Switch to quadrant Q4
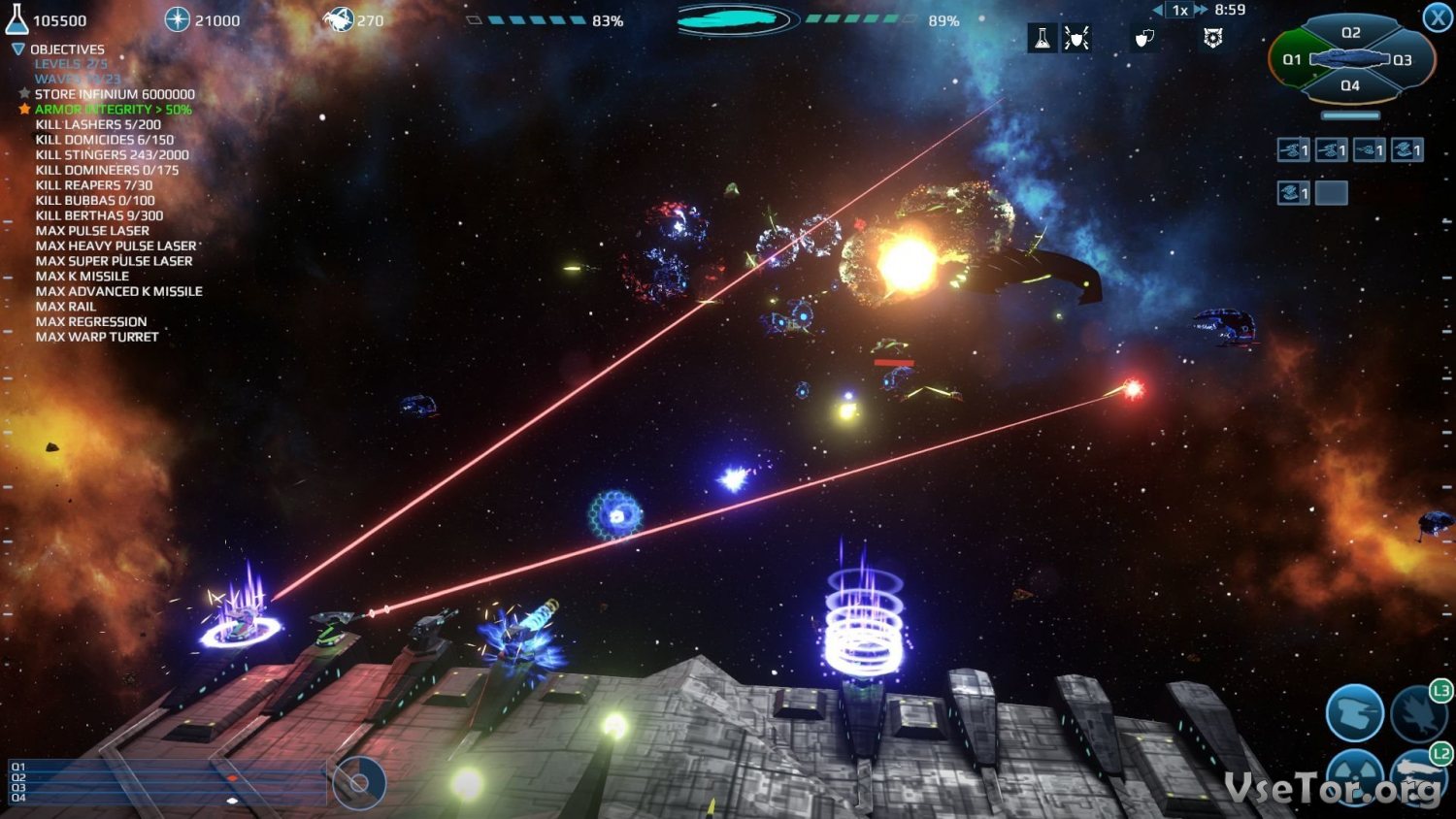Screen dimensions: 1456x819 pos(1350,85)
